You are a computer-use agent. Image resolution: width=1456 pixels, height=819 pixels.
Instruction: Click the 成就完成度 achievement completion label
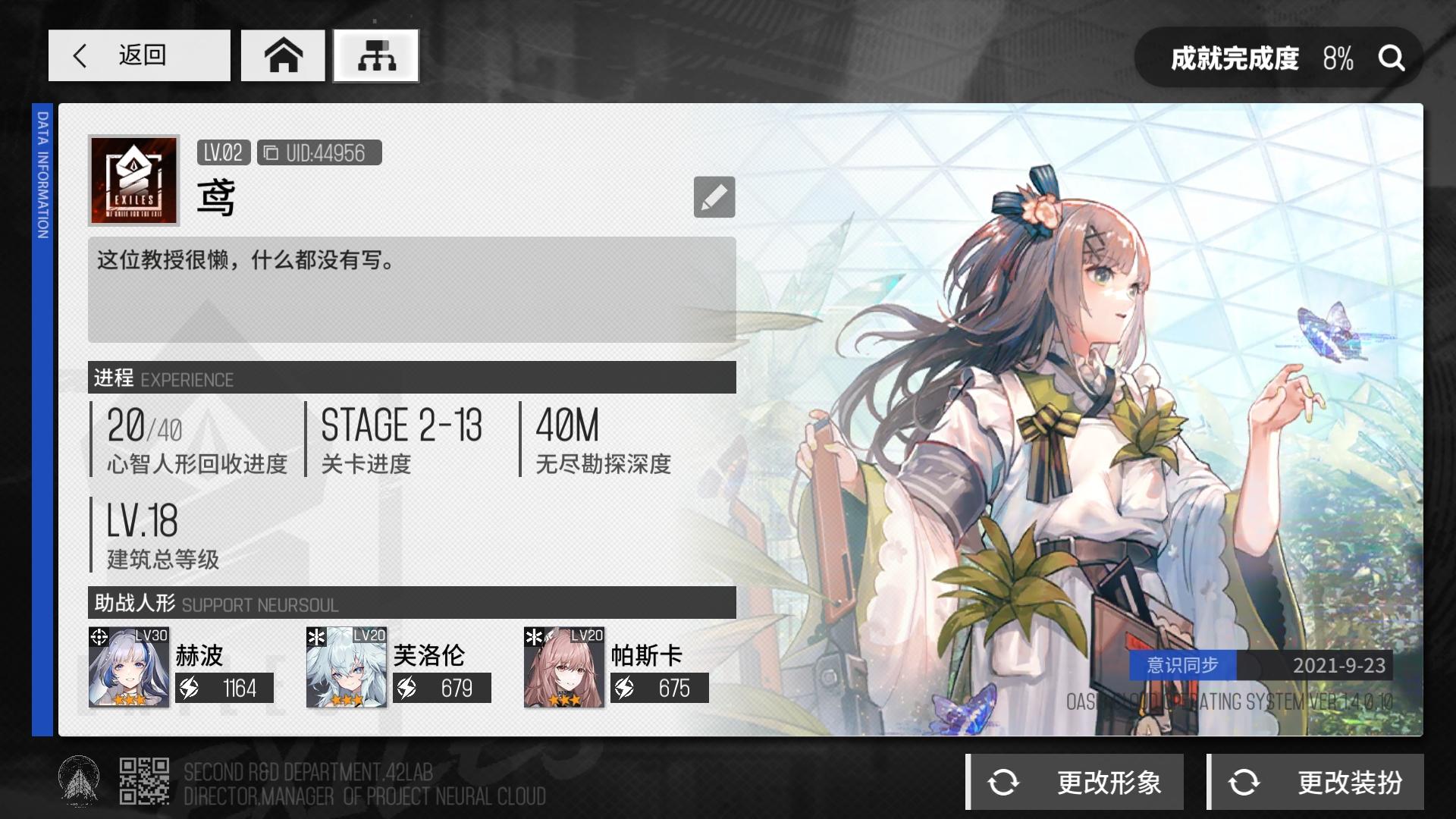pos(1238,58)
